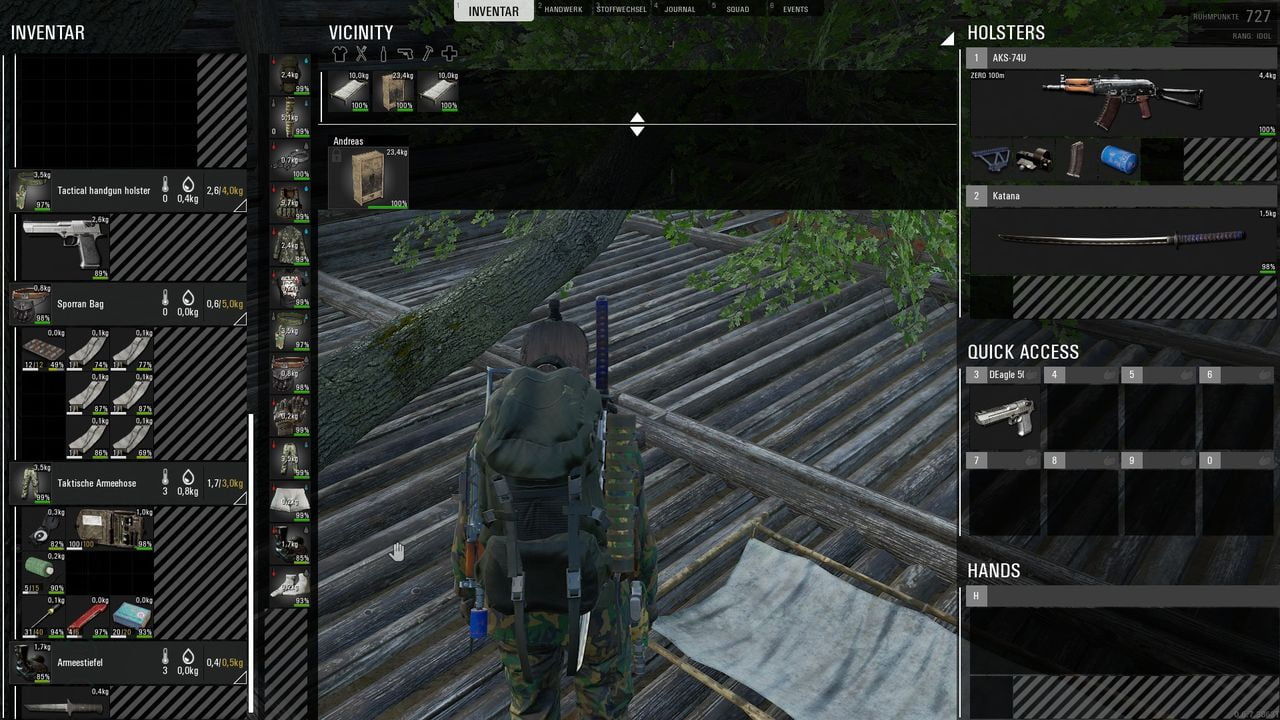Screen dimensions: 1280x720
Task: Filter vicinity by clothing shirt icon
Action: (339, 54)
